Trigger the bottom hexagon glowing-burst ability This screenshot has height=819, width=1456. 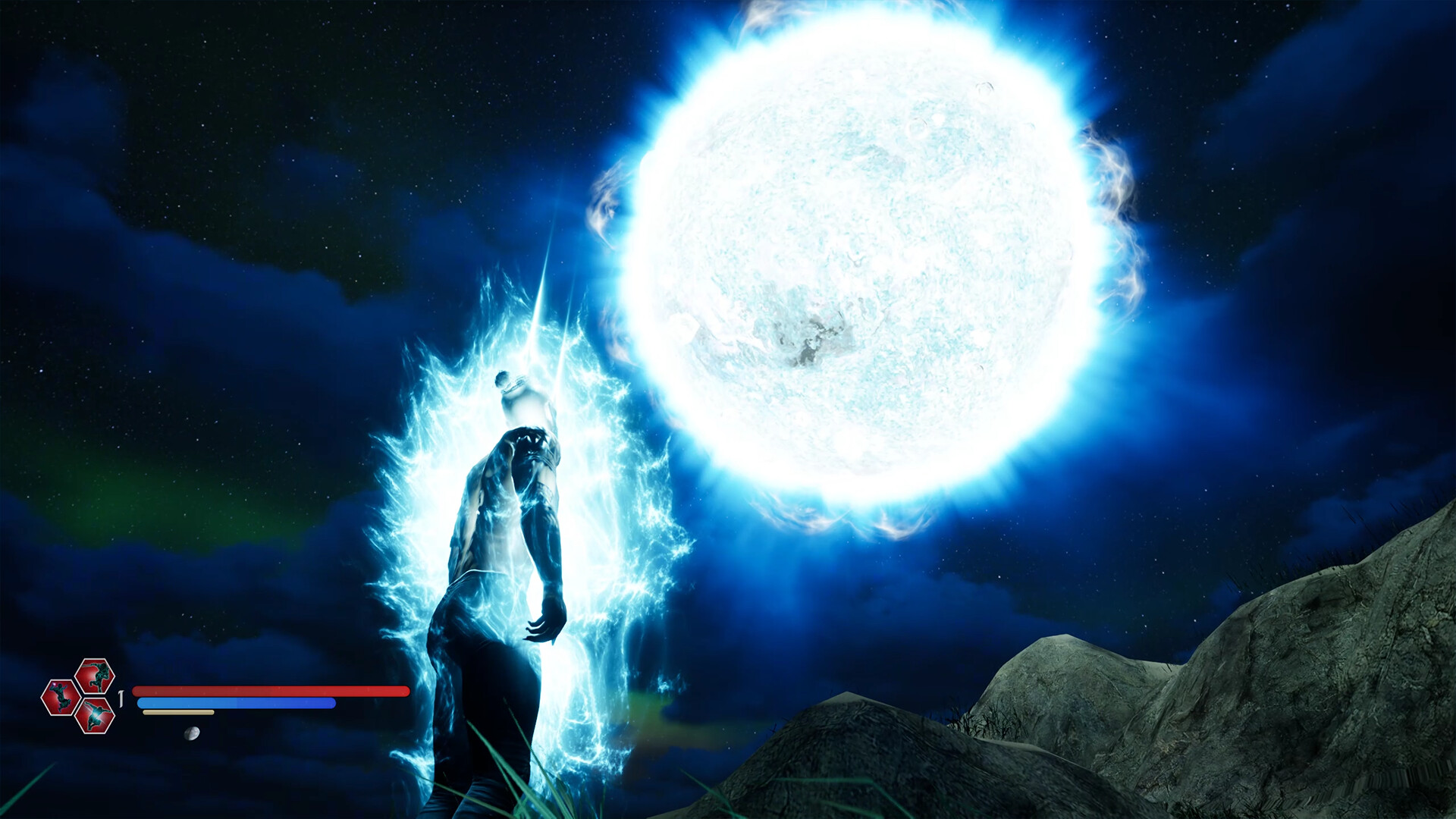click(95, 715)
